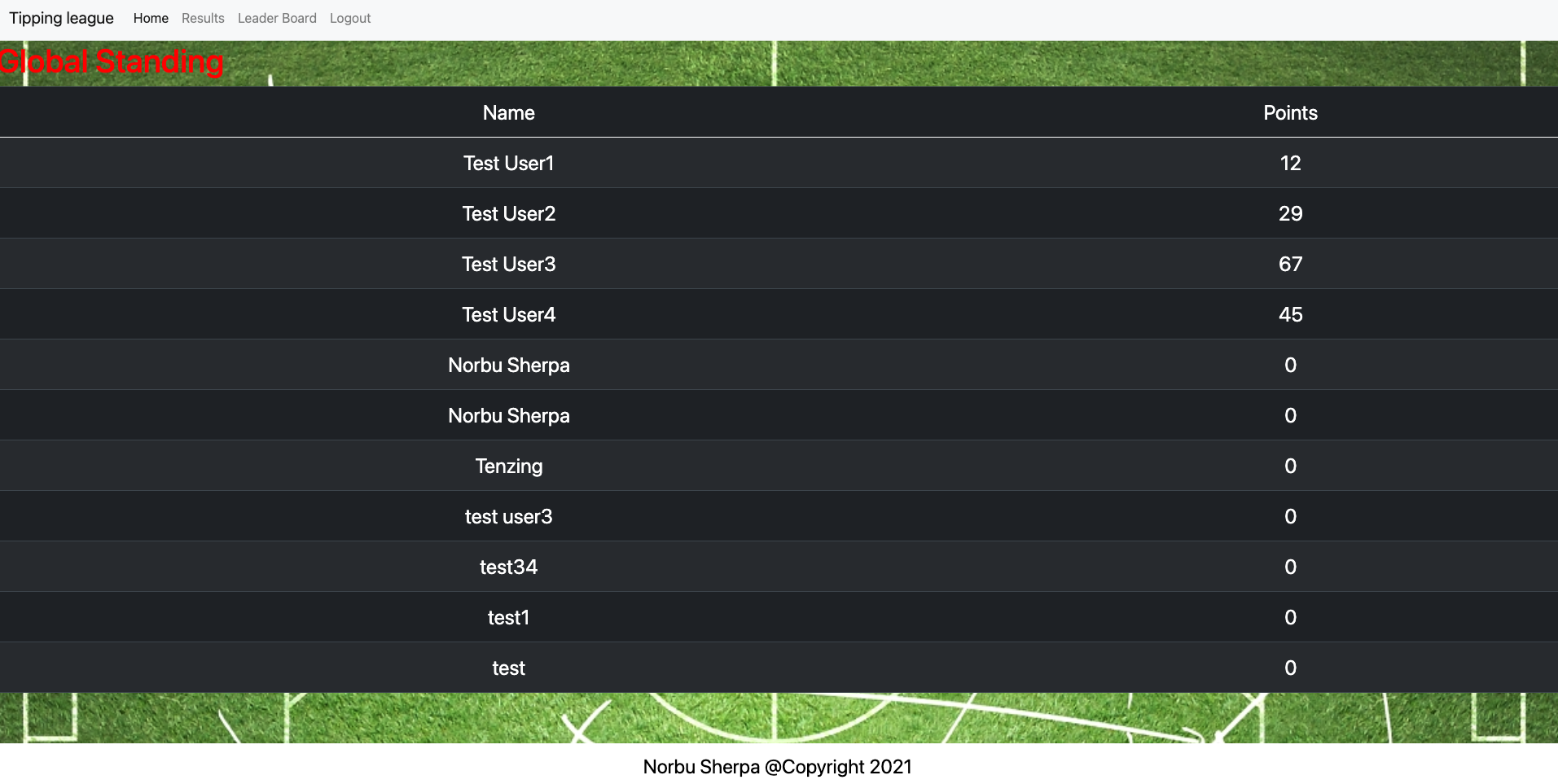The image size is (1558, 784).
Task: Select the test34 entry
Action: click(x=508, y=567)
